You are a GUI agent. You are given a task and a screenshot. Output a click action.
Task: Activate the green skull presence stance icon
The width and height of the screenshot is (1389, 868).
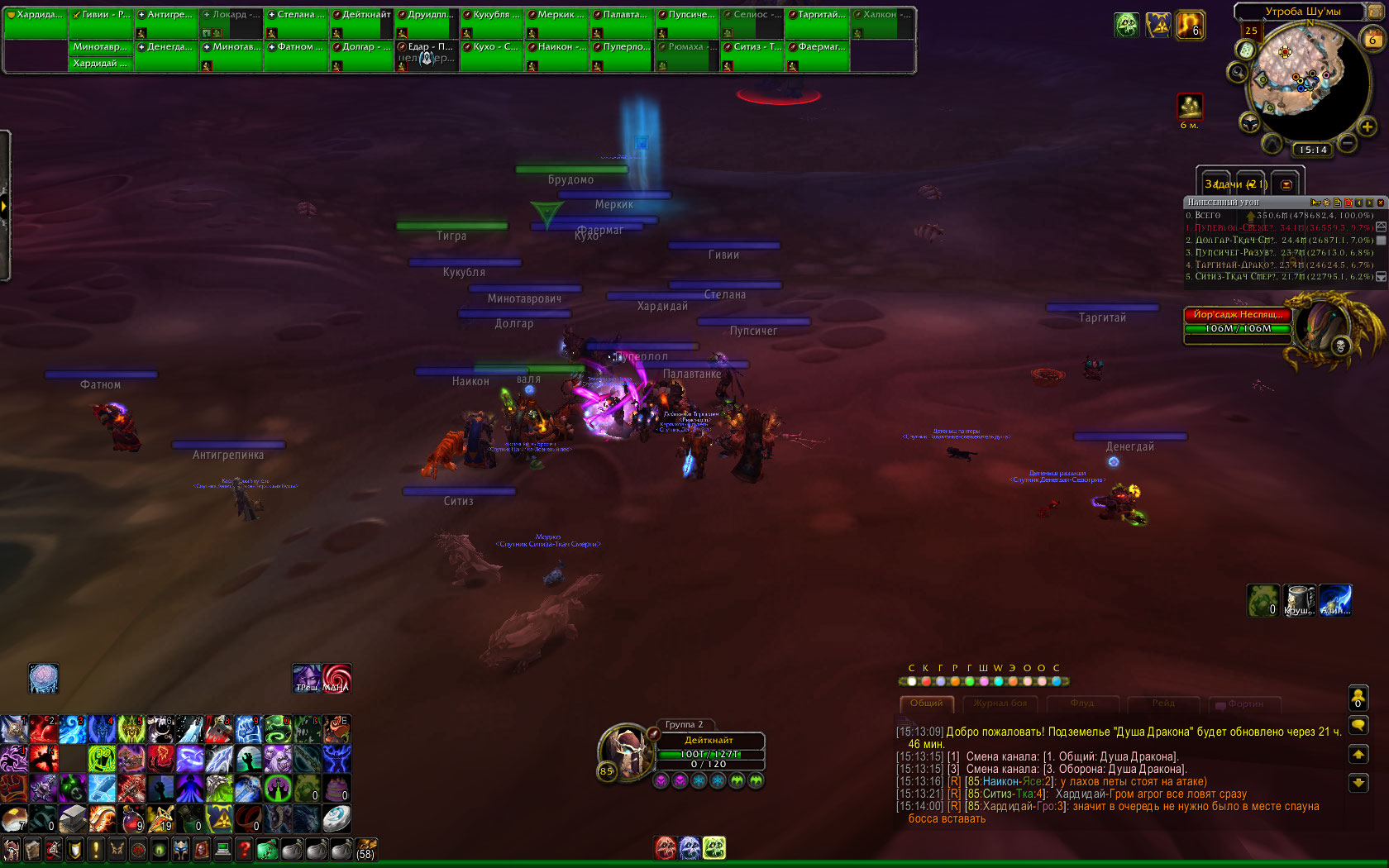click(714, 847)
